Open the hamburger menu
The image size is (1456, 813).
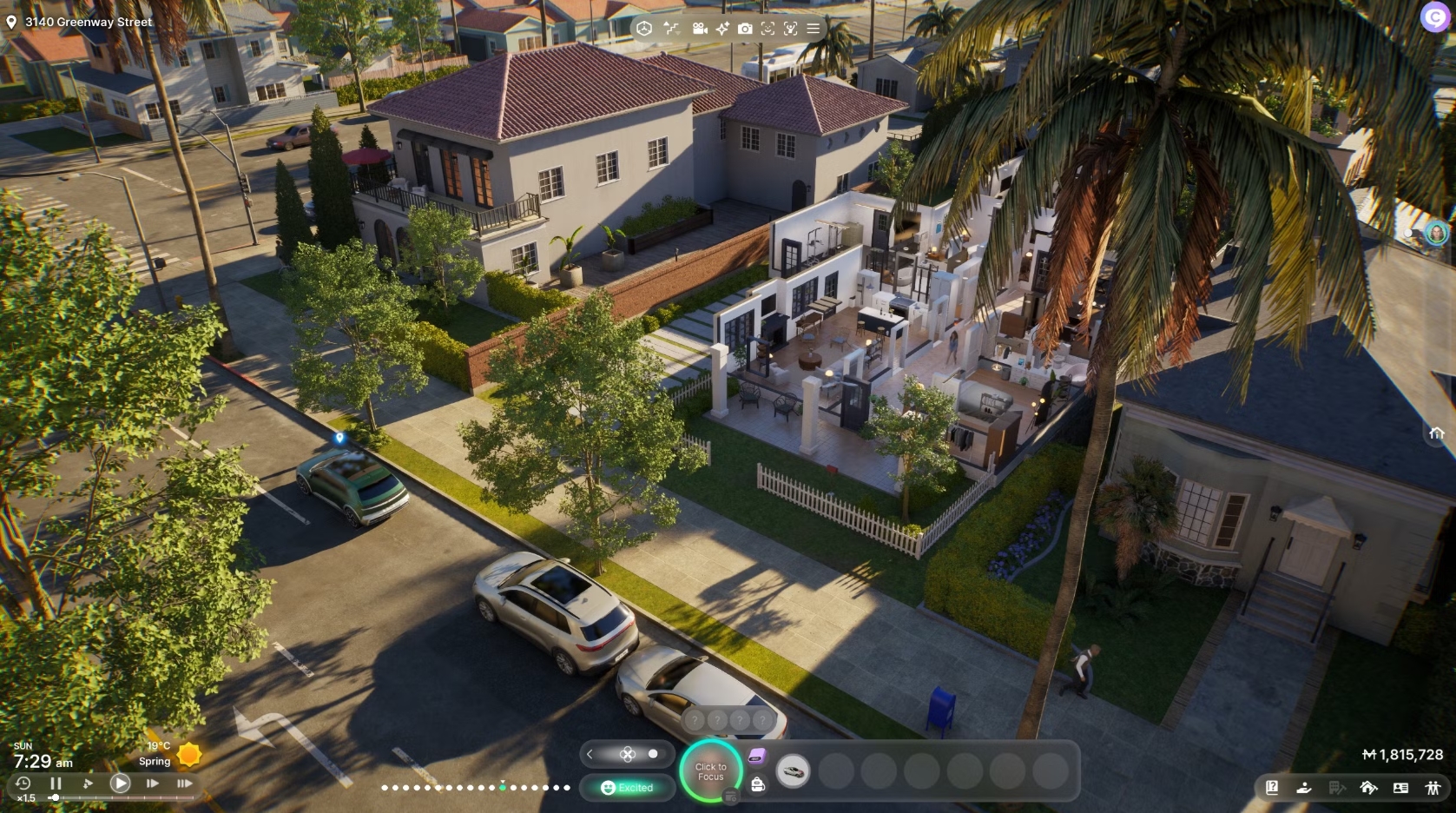pyautogui.click(x=812, y=29)
